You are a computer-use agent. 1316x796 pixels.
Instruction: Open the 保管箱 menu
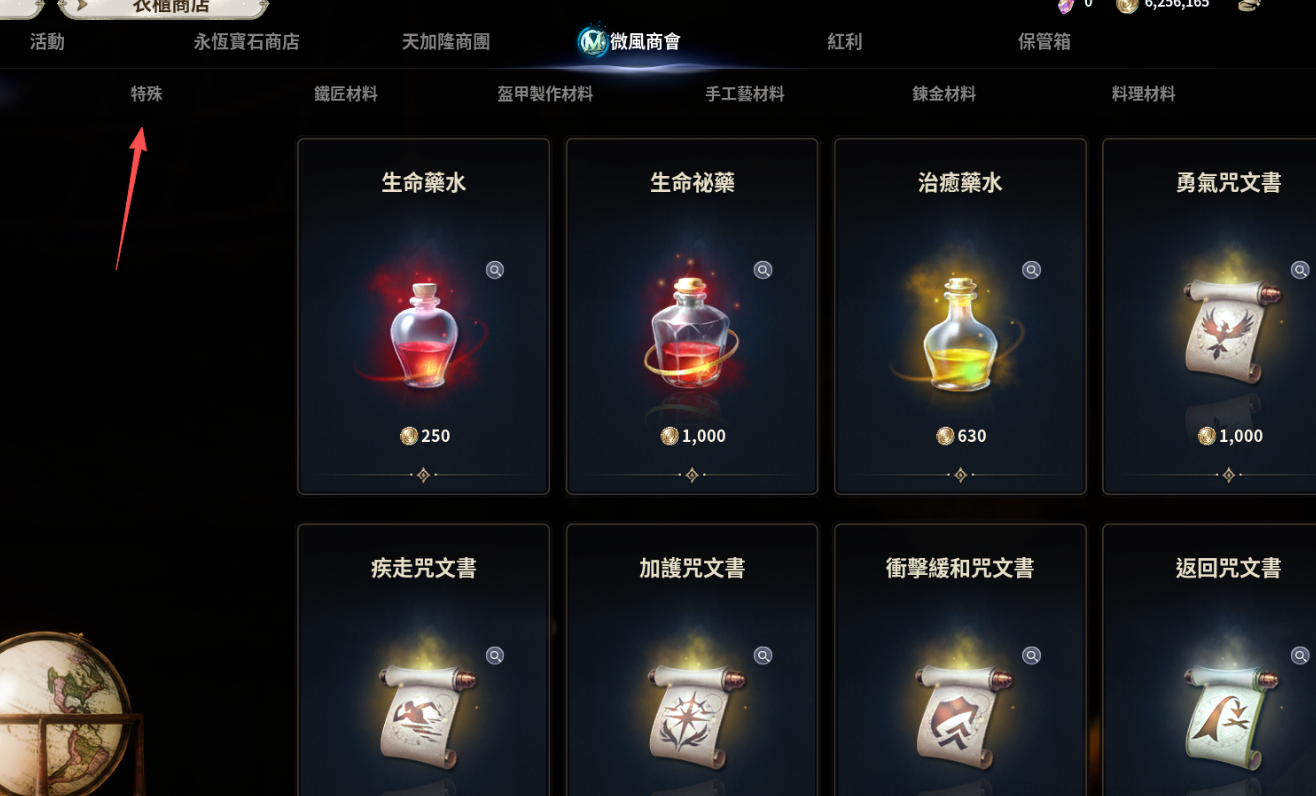coord(1043,42)
